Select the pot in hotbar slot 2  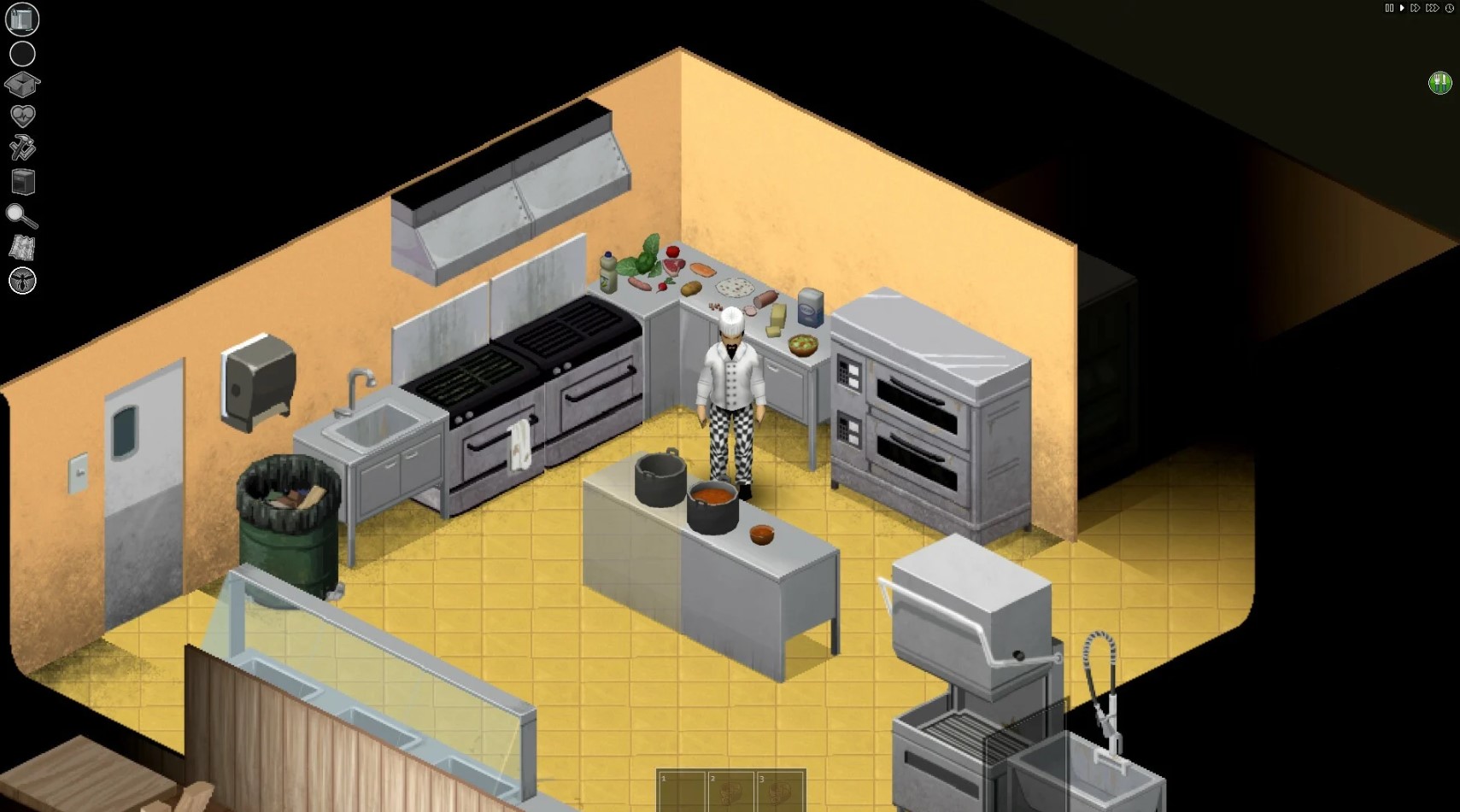pyautogui.click(x=731, y=792)
